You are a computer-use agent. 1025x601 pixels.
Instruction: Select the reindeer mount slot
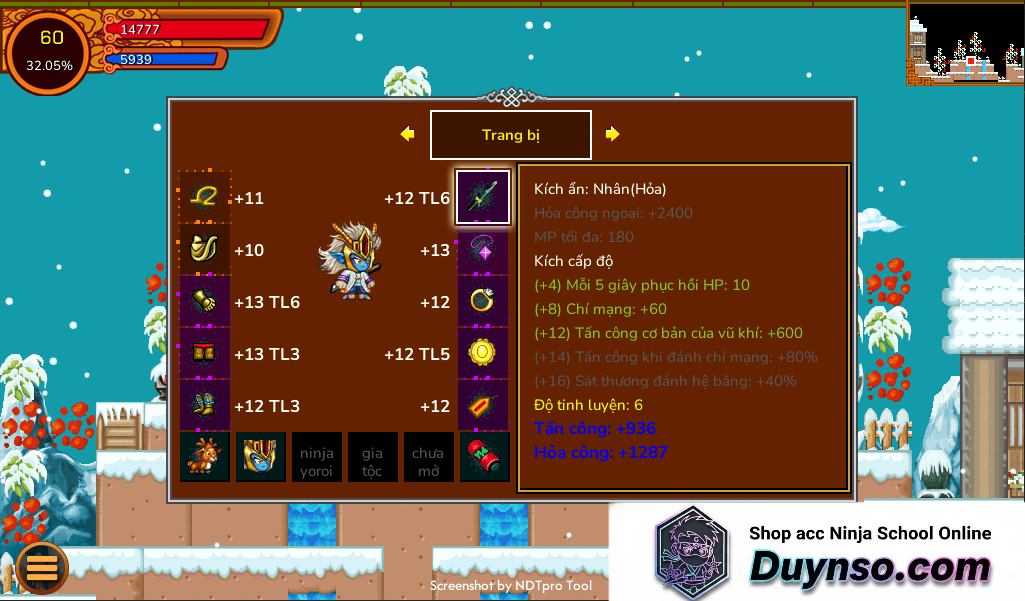coord(205,457)
